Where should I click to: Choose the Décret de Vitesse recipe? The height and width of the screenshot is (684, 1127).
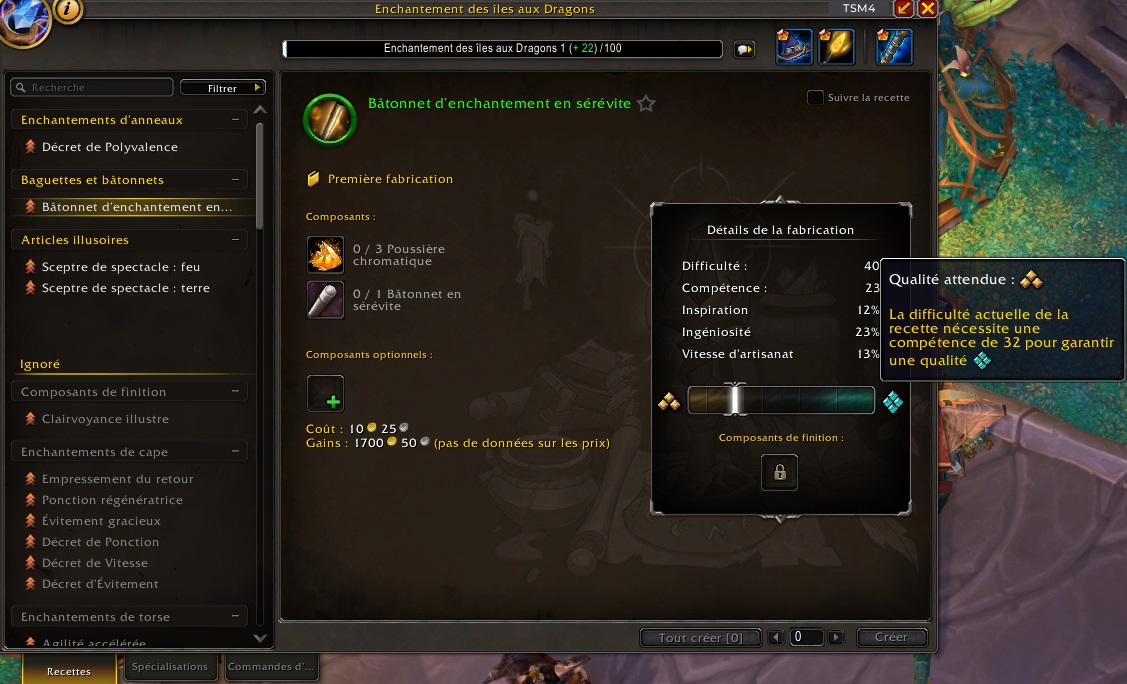tap(95, 563)
